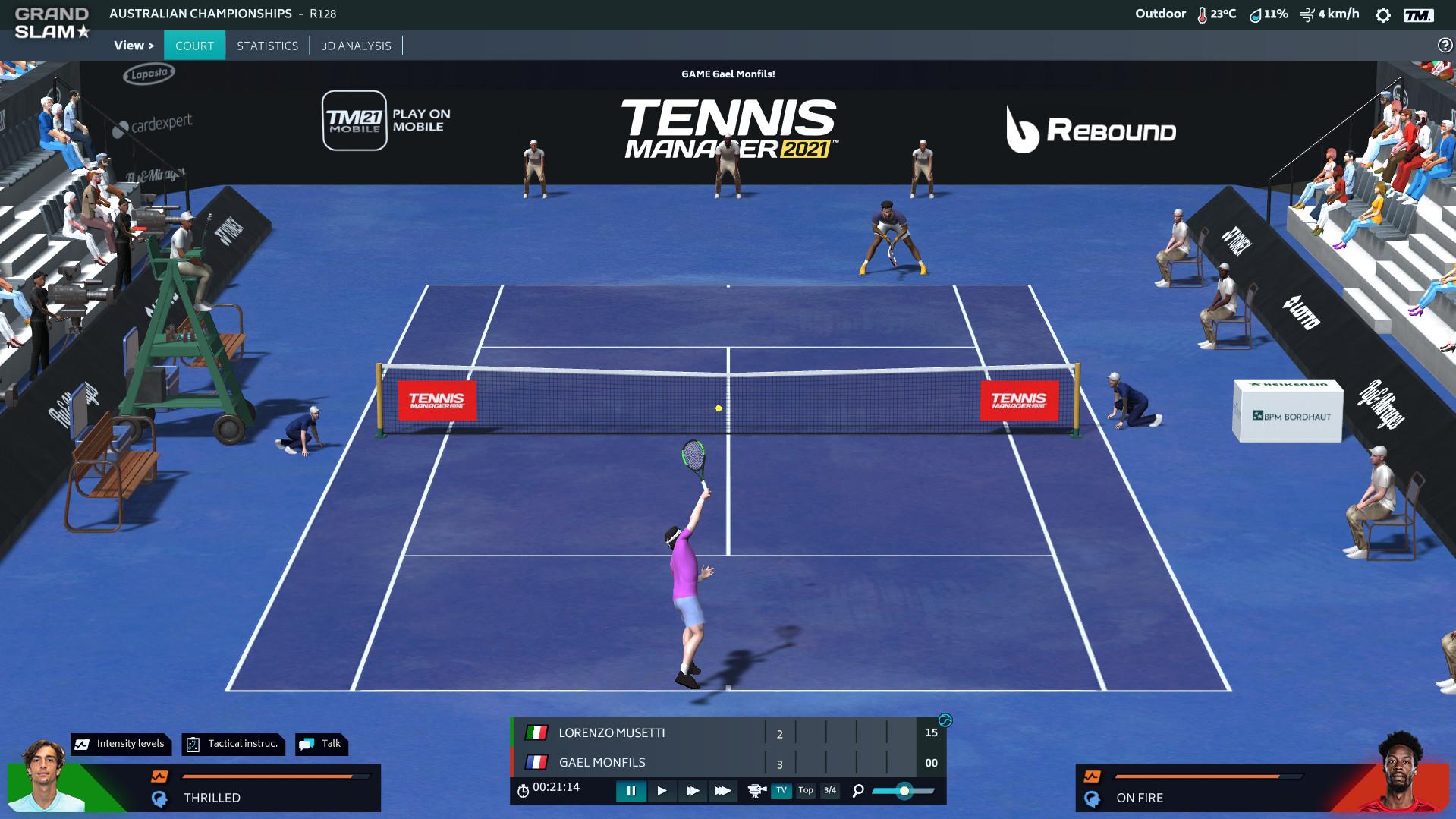Adjust the camera zoom slider
Screen dimensions: 1456x819
point(904,791)
